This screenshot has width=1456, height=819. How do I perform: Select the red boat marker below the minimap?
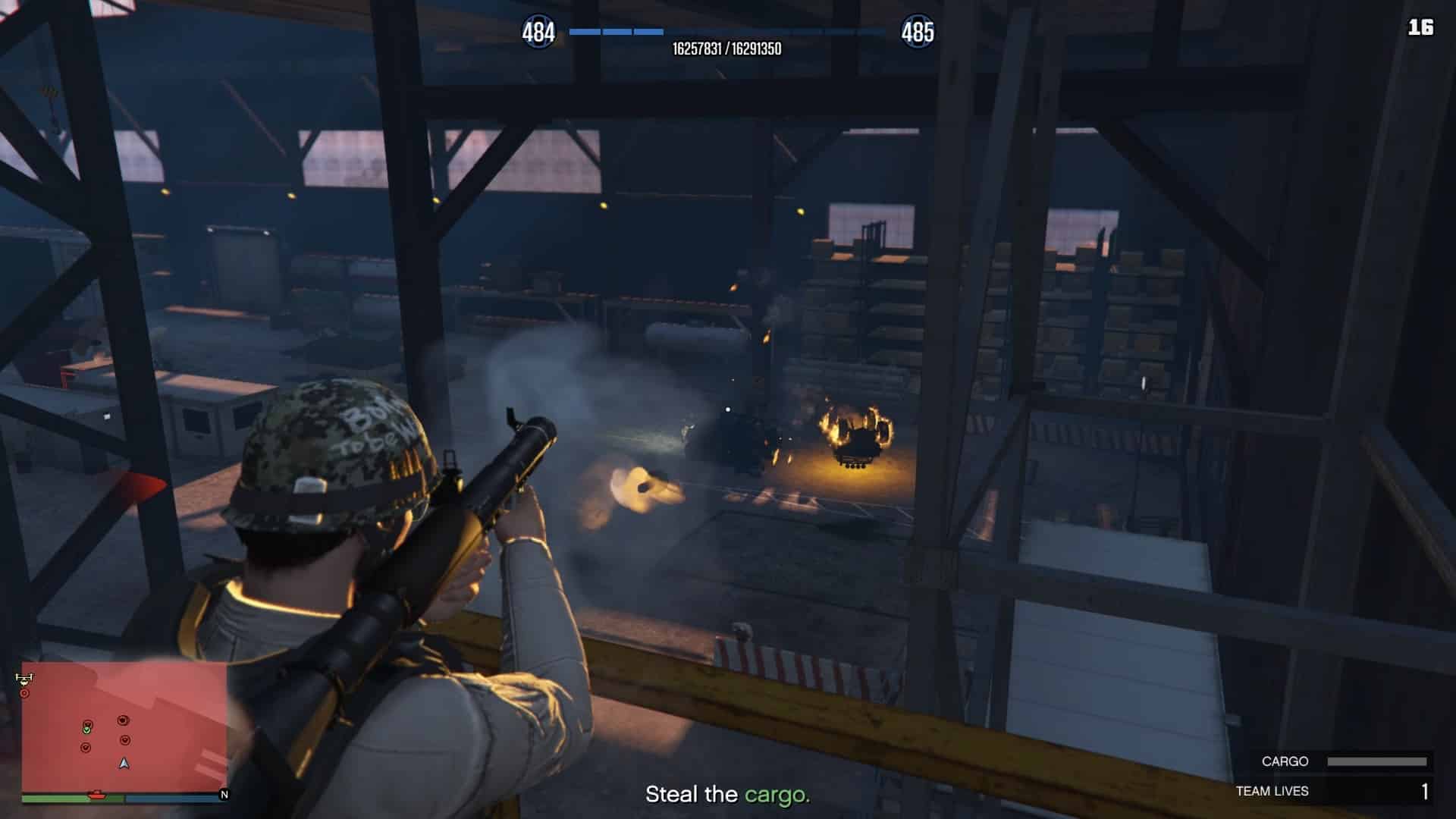(97, 795)
